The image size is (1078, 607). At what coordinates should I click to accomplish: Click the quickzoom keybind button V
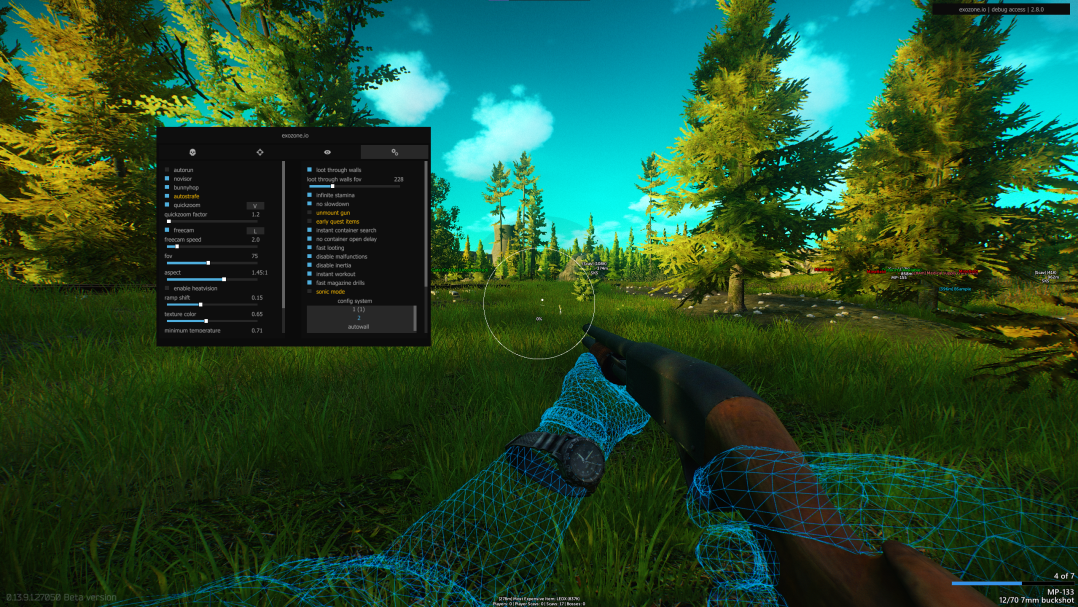[255, 206]
